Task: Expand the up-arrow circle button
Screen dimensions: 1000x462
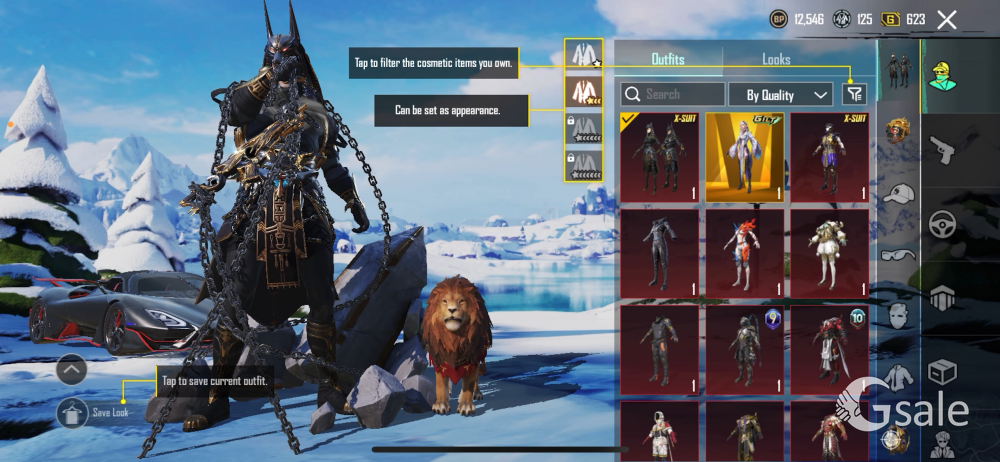Action: coord(72,369)
